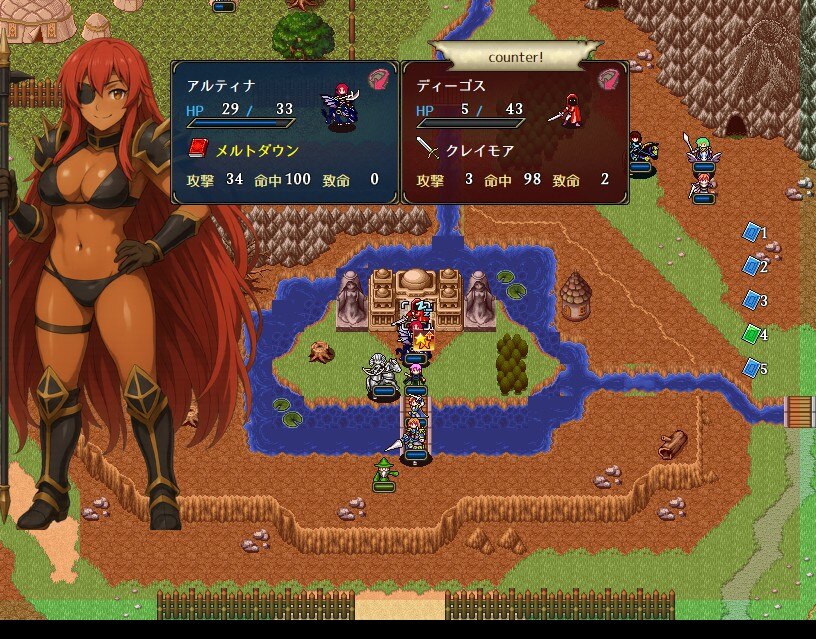
Task: Select the green marker numbered 4
Action: click(x=752, y=334)
